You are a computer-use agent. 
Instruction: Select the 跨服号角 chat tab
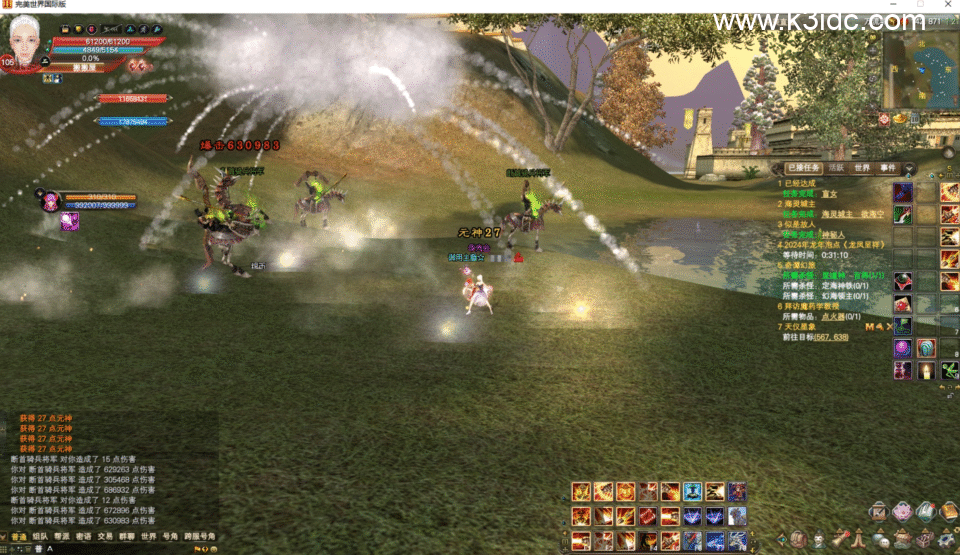tap(198, 537)
